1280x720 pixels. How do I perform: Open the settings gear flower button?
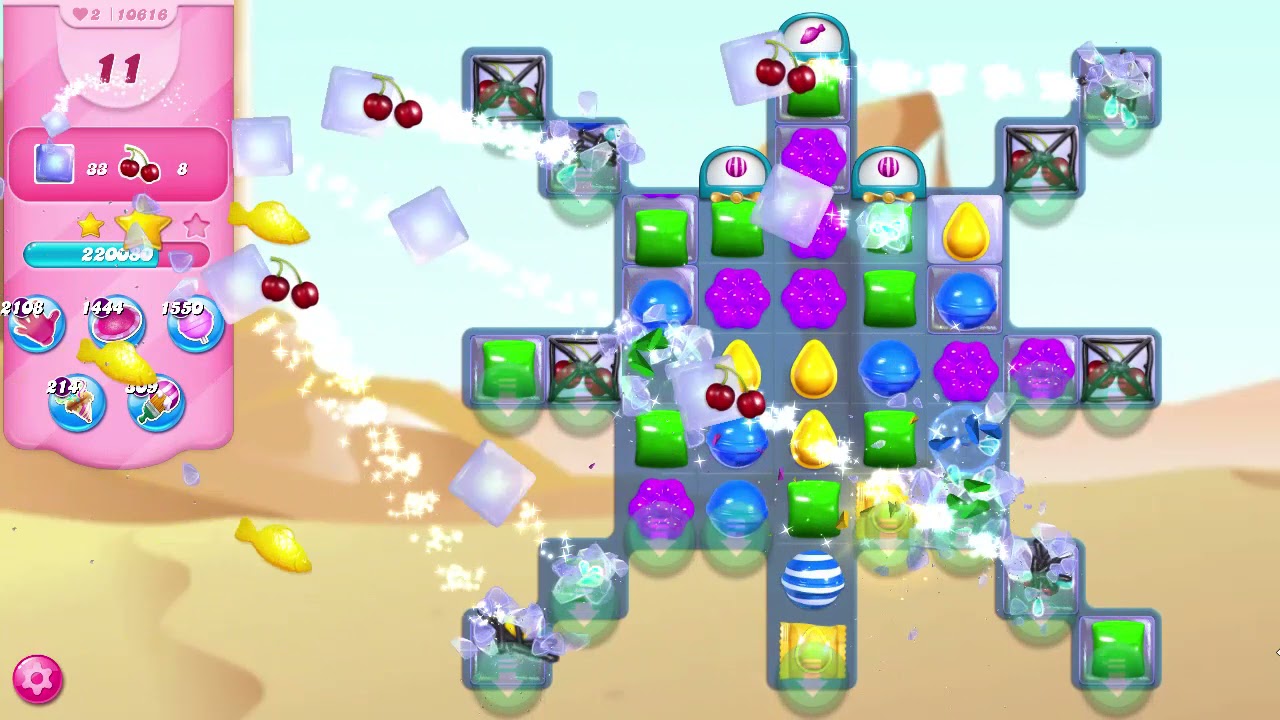pyautogui.click(x=35, y=681)
